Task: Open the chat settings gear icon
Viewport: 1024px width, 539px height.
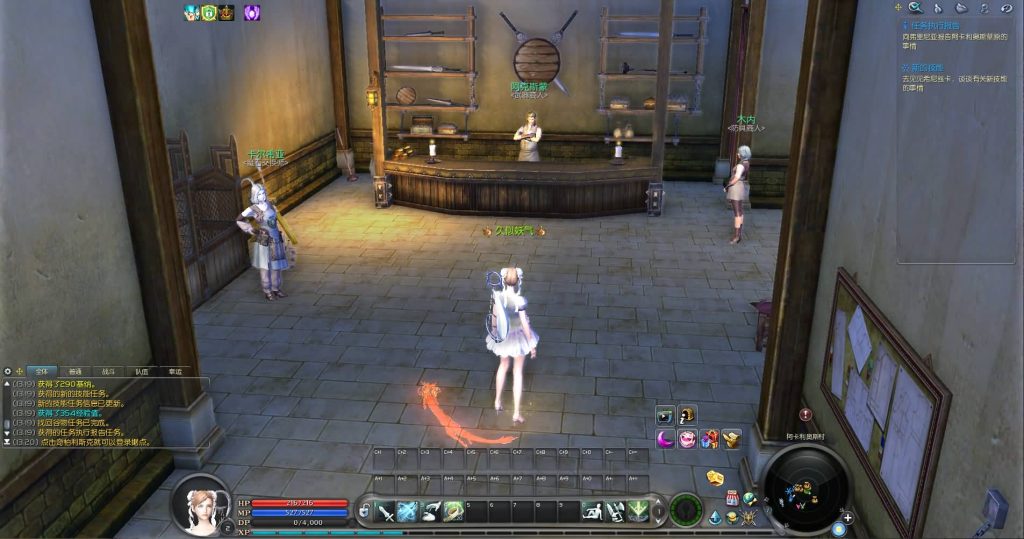Action: [8, 371]
